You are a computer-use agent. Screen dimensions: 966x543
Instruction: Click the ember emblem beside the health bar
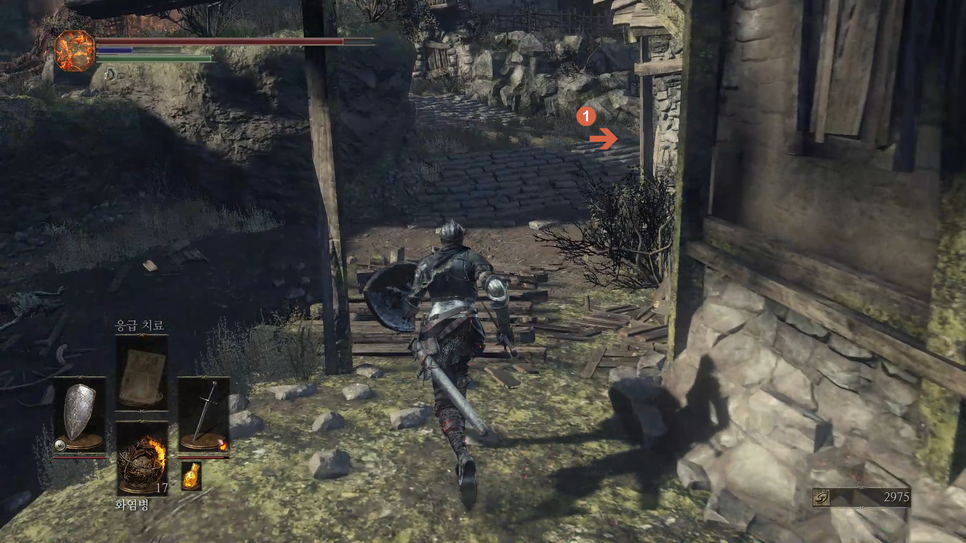(74, 50)
